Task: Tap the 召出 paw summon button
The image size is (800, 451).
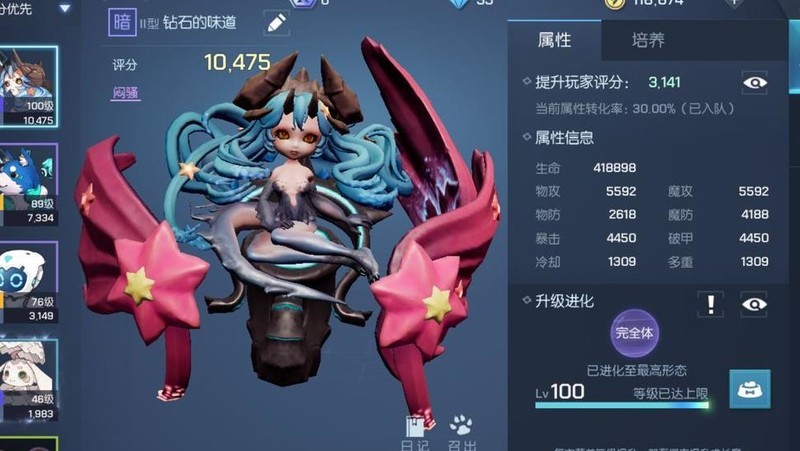Action: tap(461, 432)
